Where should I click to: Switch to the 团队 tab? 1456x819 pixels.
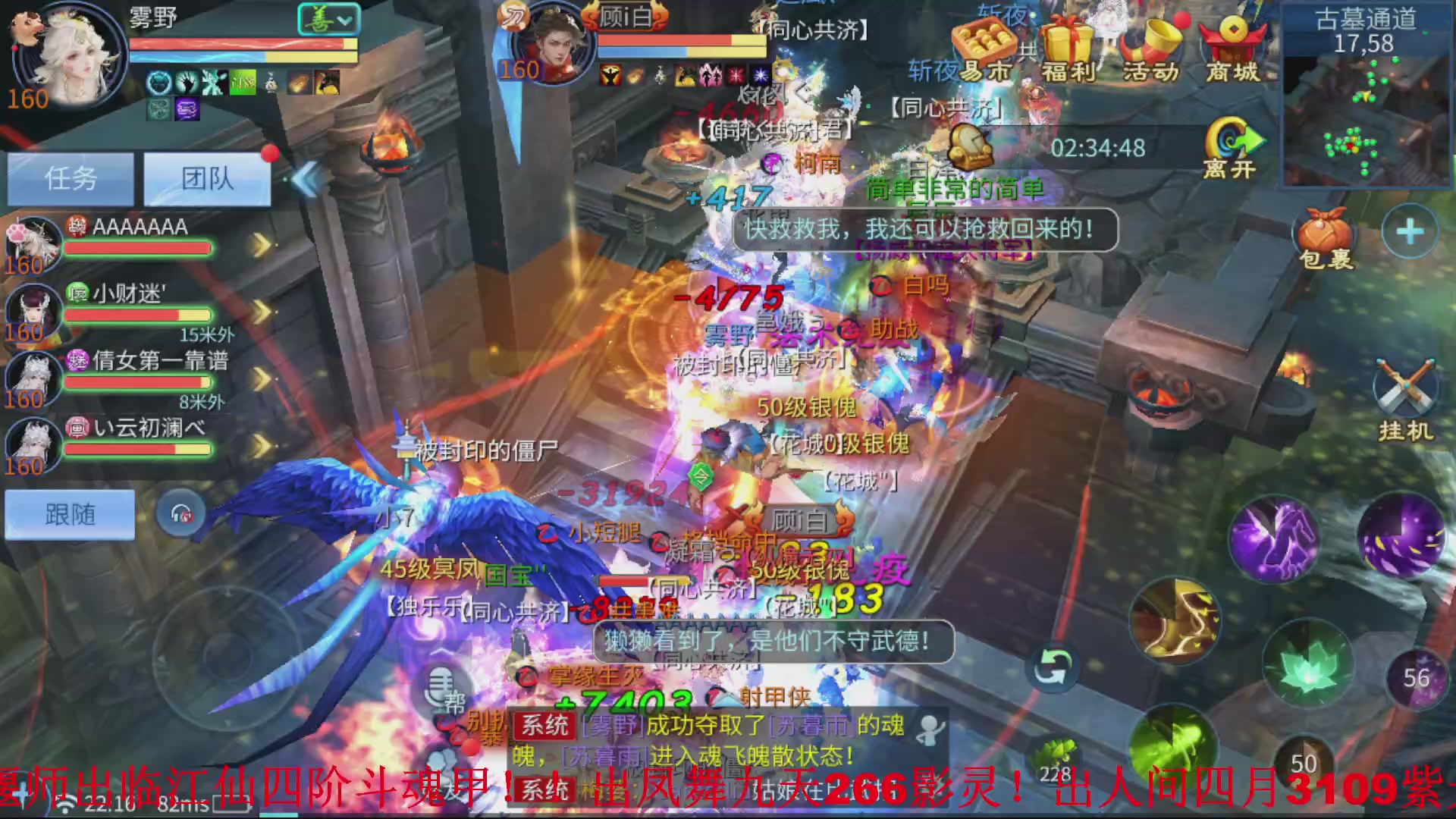pyautogui.click(x=206, y=179)
